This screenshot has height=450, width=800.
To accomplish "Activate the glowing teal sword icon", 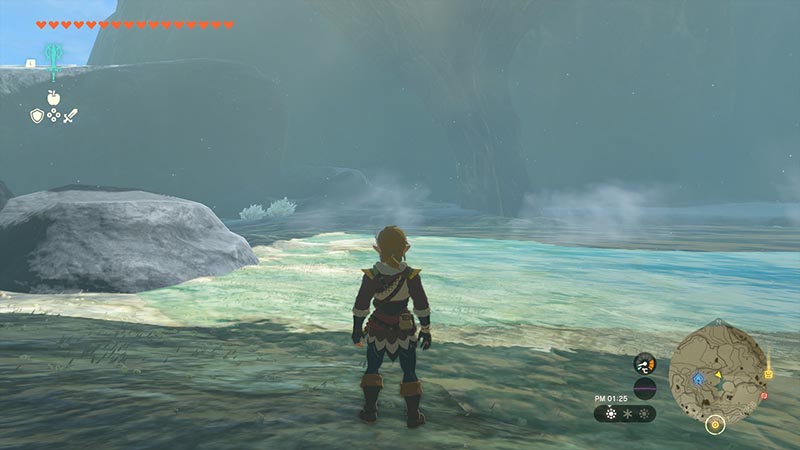I will pos(51,56).
